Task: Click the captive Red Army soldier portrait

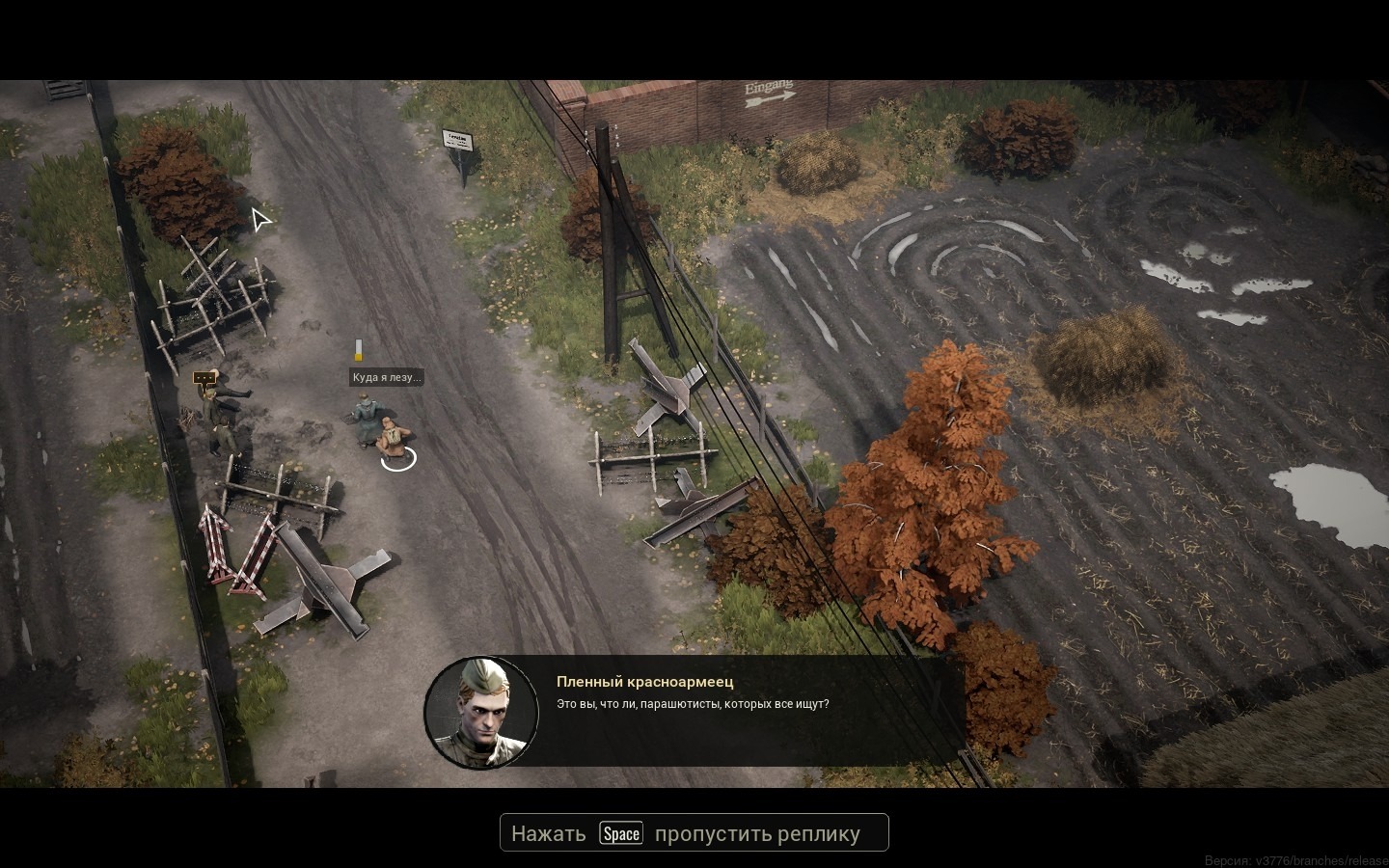Action: 481,712
